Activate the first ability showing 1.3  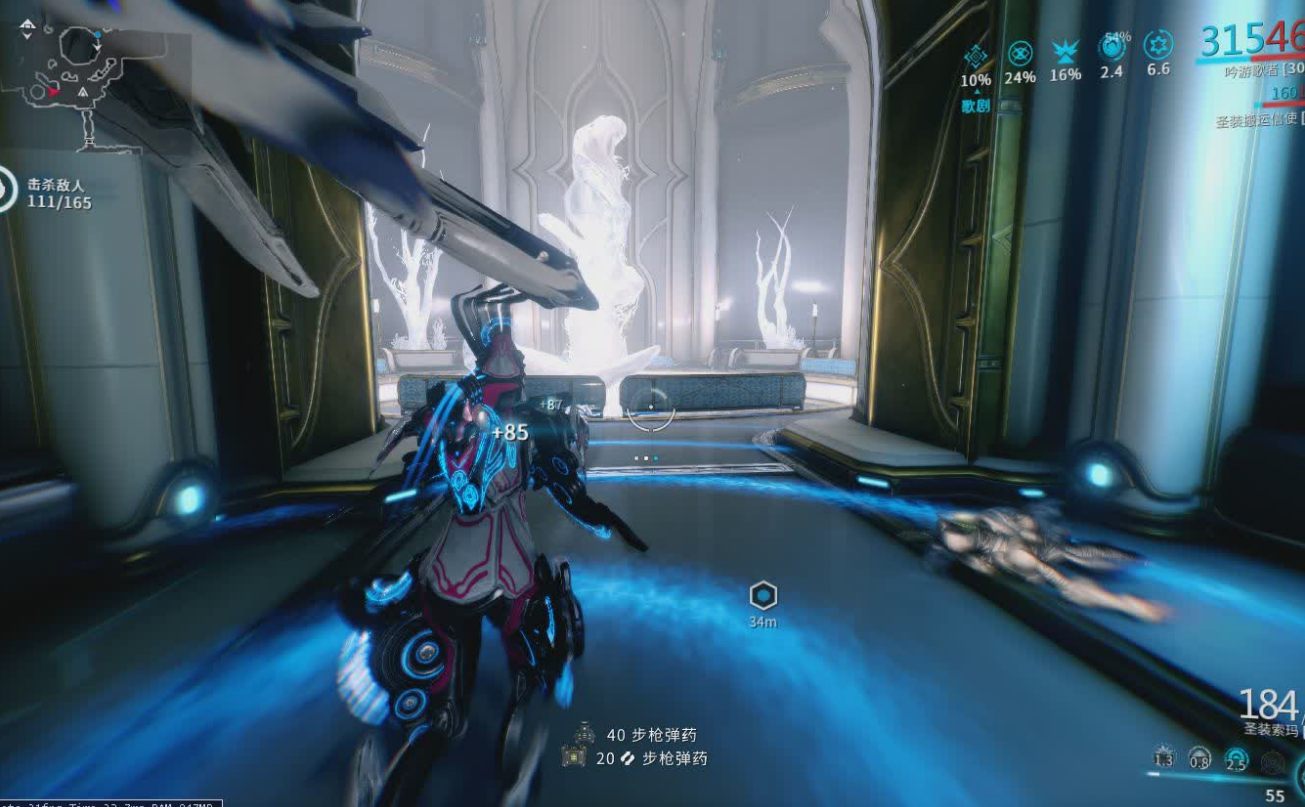click(1164, 759)
